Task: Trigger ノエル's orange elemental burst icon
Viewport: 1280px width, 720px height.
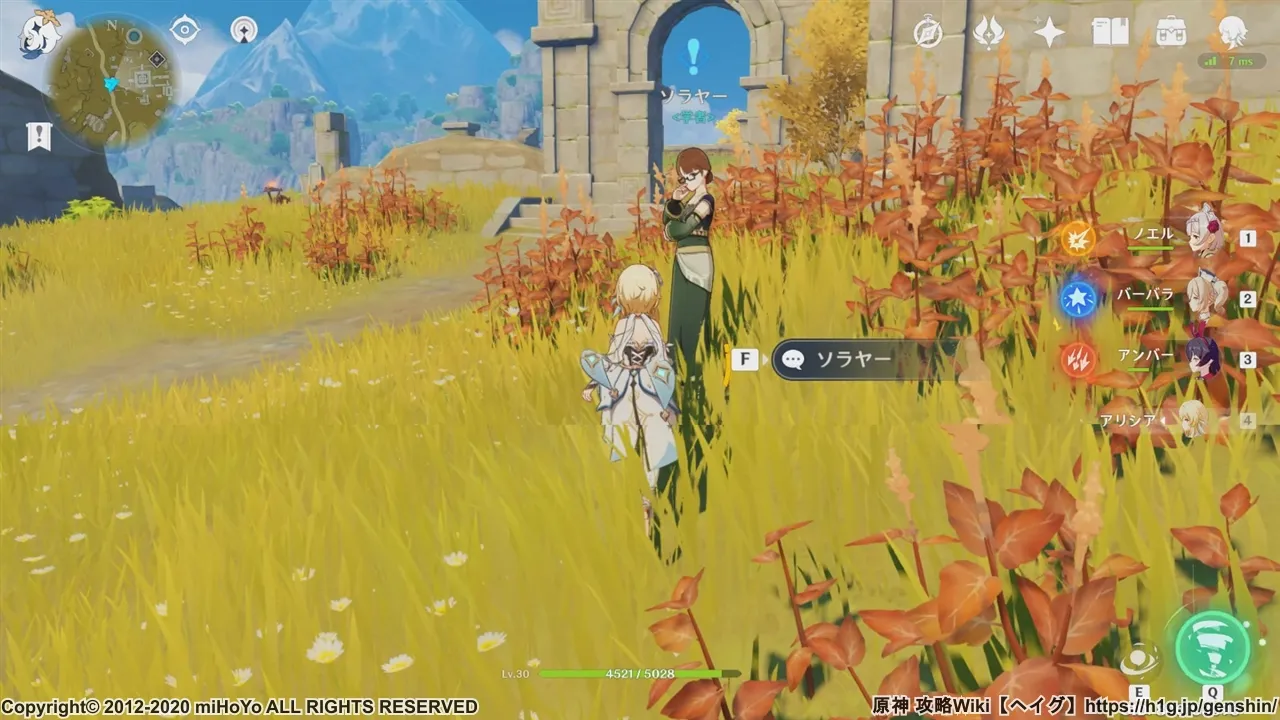Action: (1078, 239)
